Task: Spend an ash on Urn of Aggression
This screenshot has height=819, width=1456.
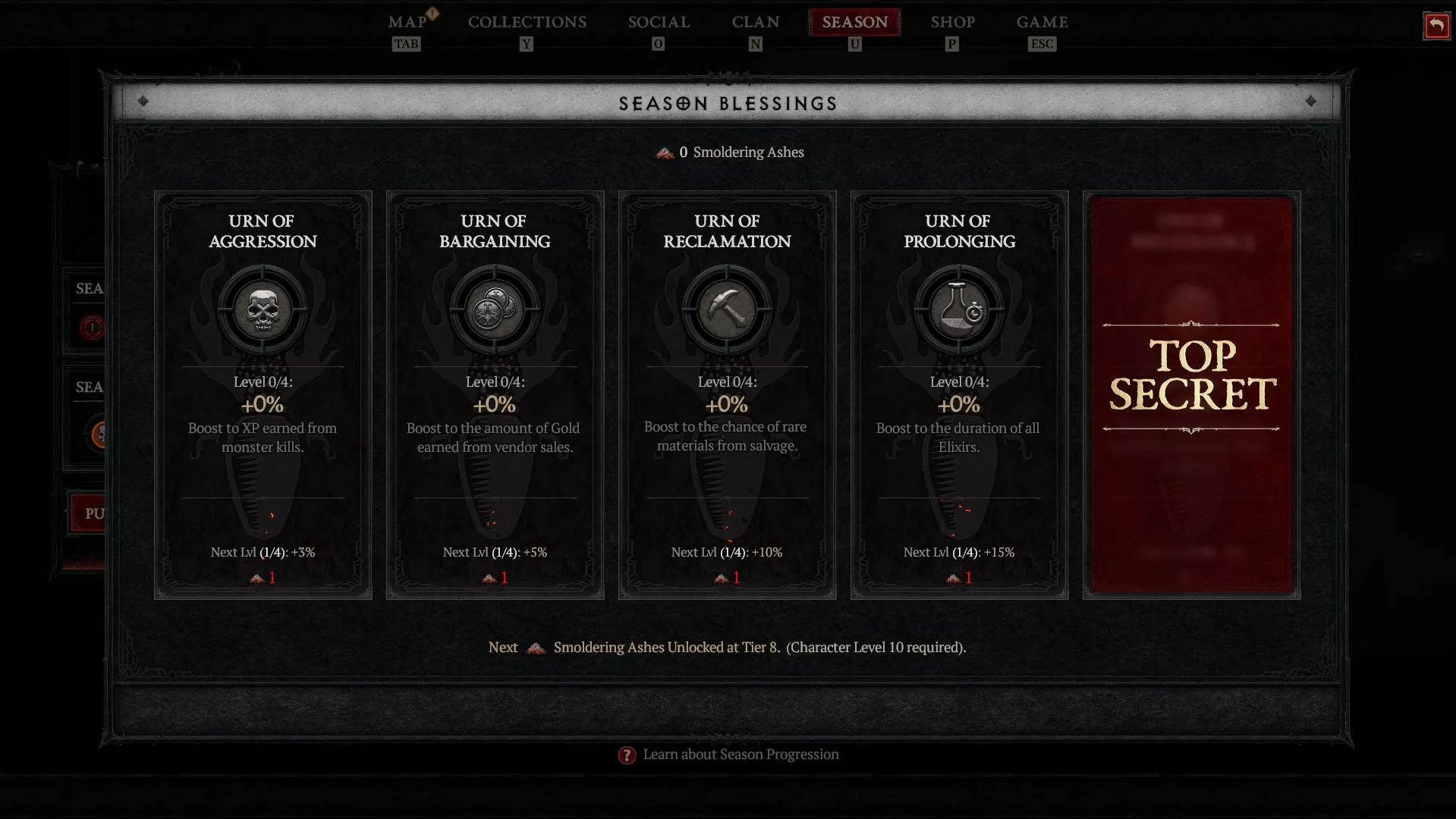Action: [x=263, y=578]
